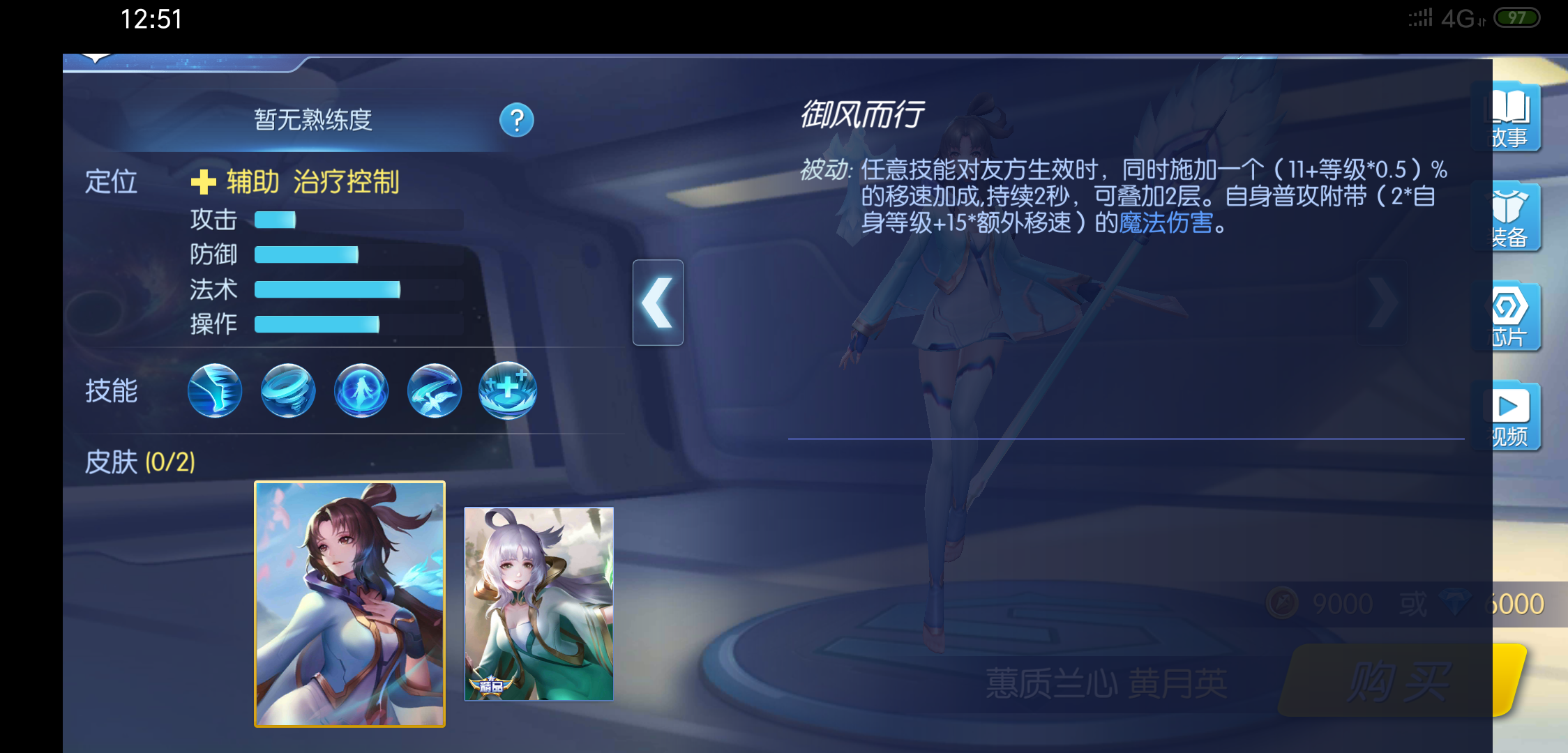Click the proficiency help question mark

tap(515, 120)
